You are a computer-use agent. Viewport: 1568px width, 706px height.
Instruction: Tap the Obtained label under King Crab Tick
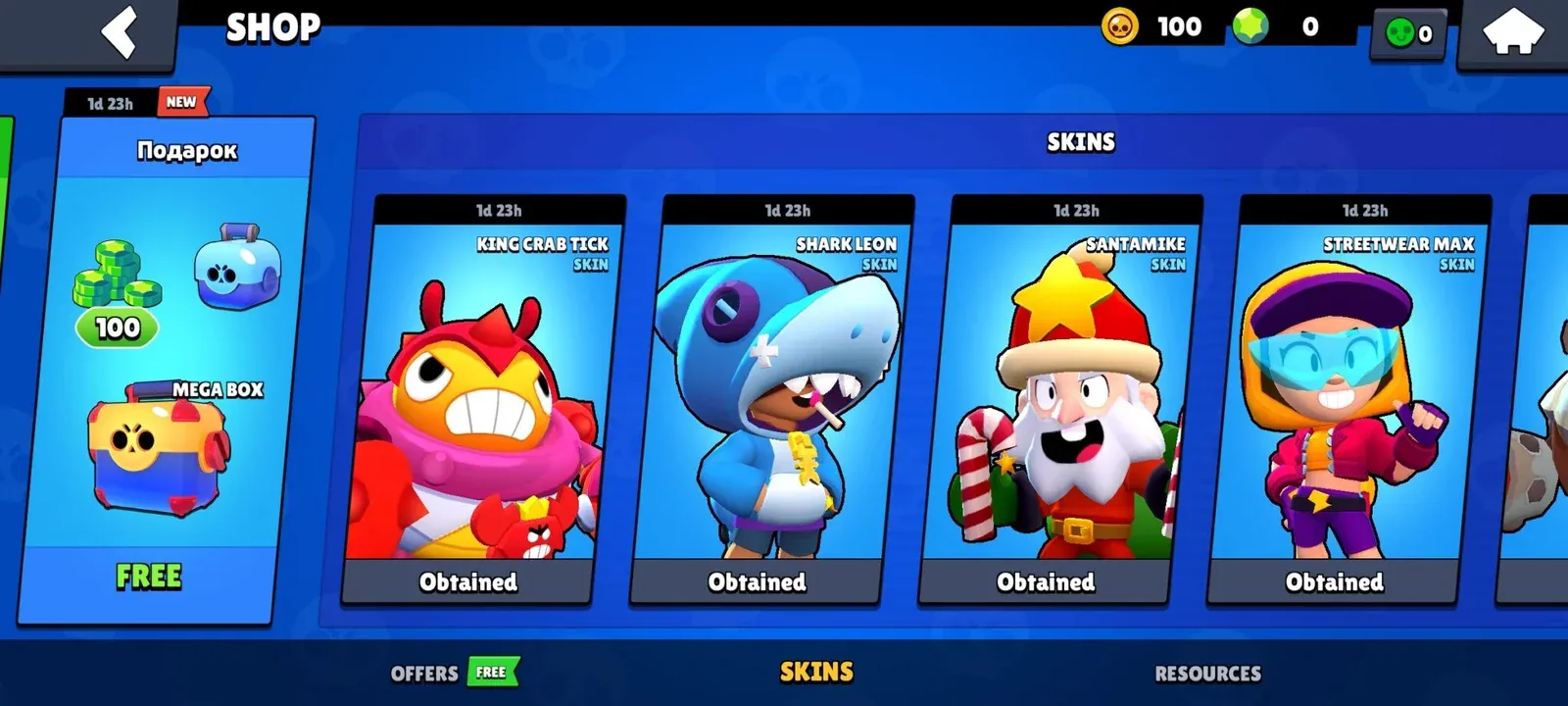[x=467, y=581]
